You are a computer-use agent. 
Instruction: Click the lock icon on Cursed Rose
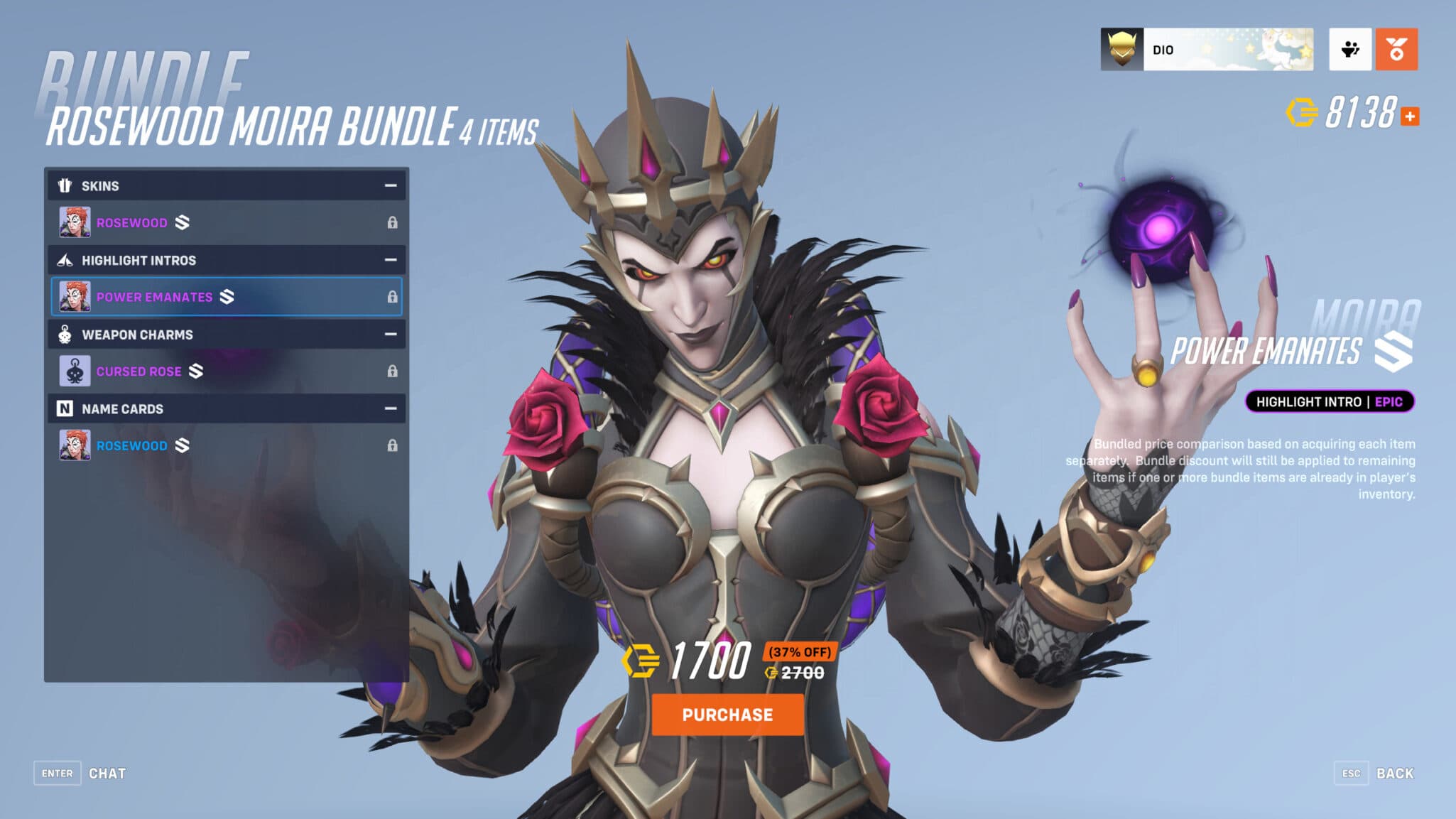[393, 371]
